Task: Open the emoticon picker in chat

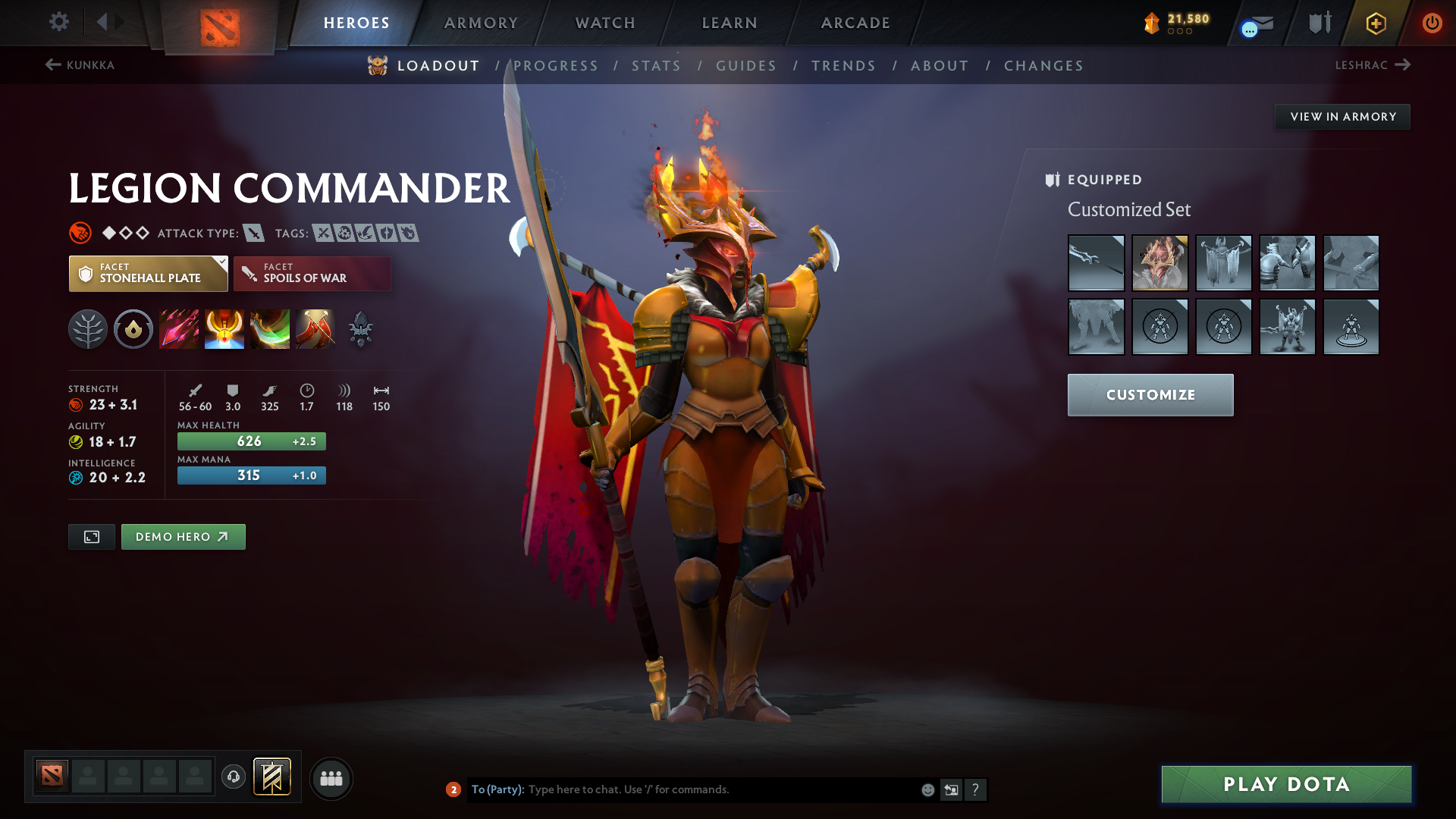Action: 927,789
